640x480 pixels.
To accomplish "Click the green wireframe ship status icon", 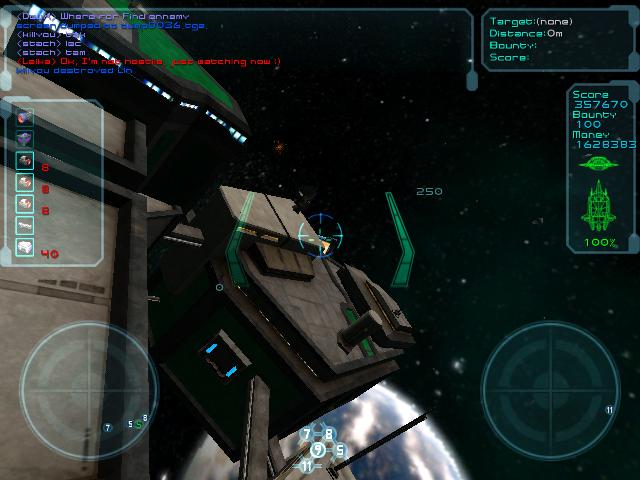I will point(601,206).
